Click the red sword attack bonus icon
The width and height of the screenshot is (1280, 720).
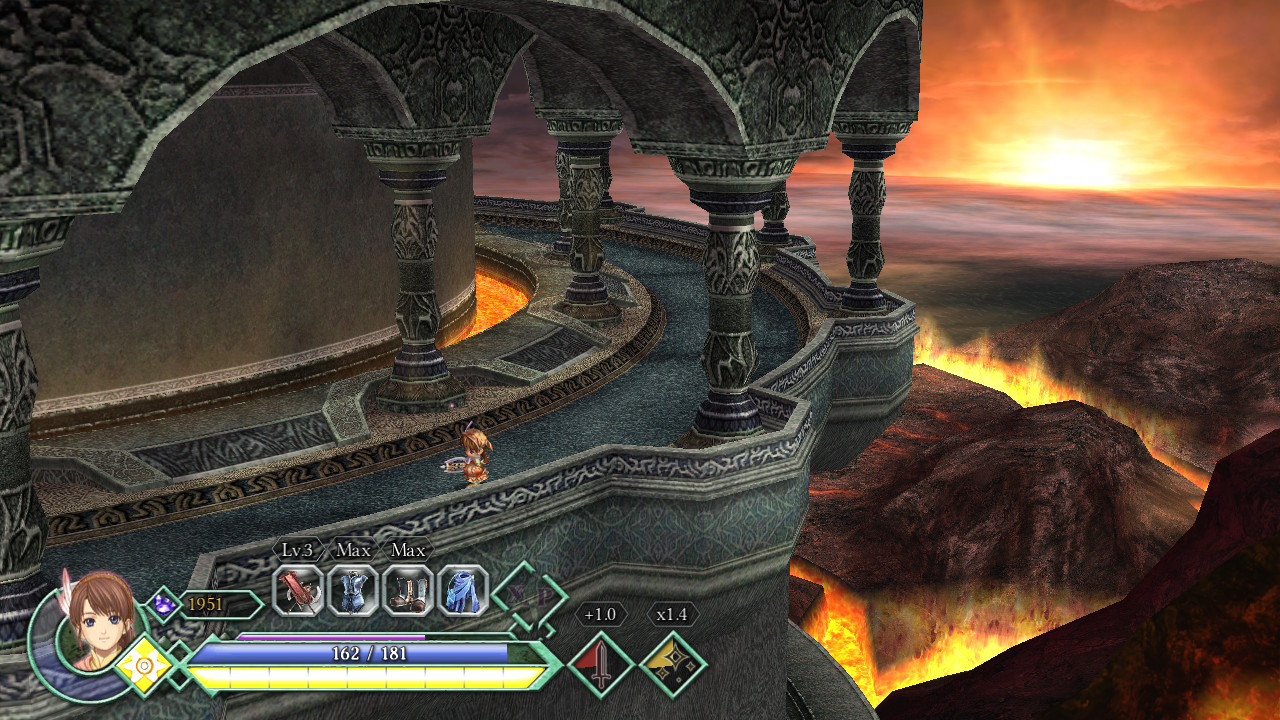pyautogui.click(x=601, y=665)
